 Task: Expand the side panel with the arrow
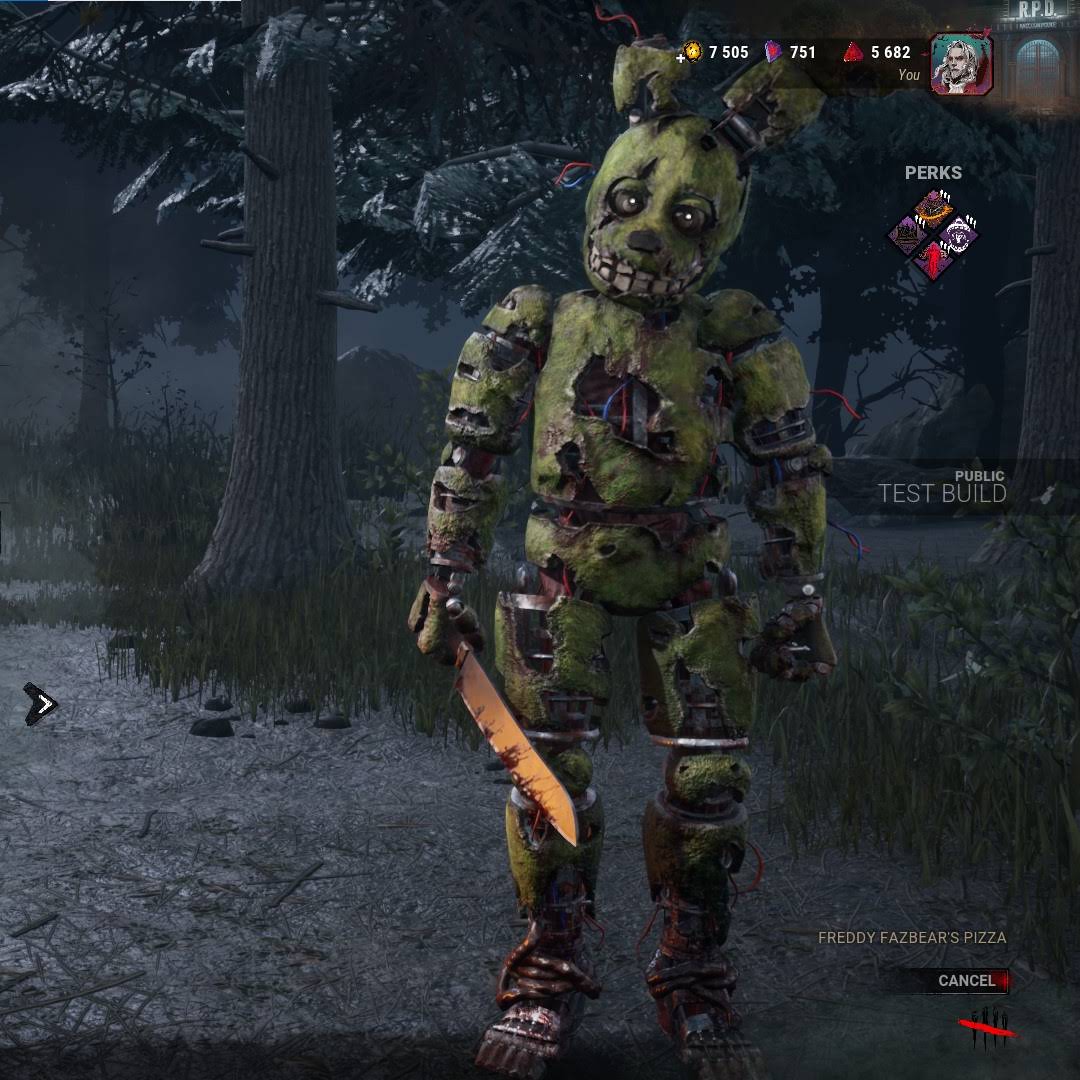pyautogui.click(x=41, y=705)
